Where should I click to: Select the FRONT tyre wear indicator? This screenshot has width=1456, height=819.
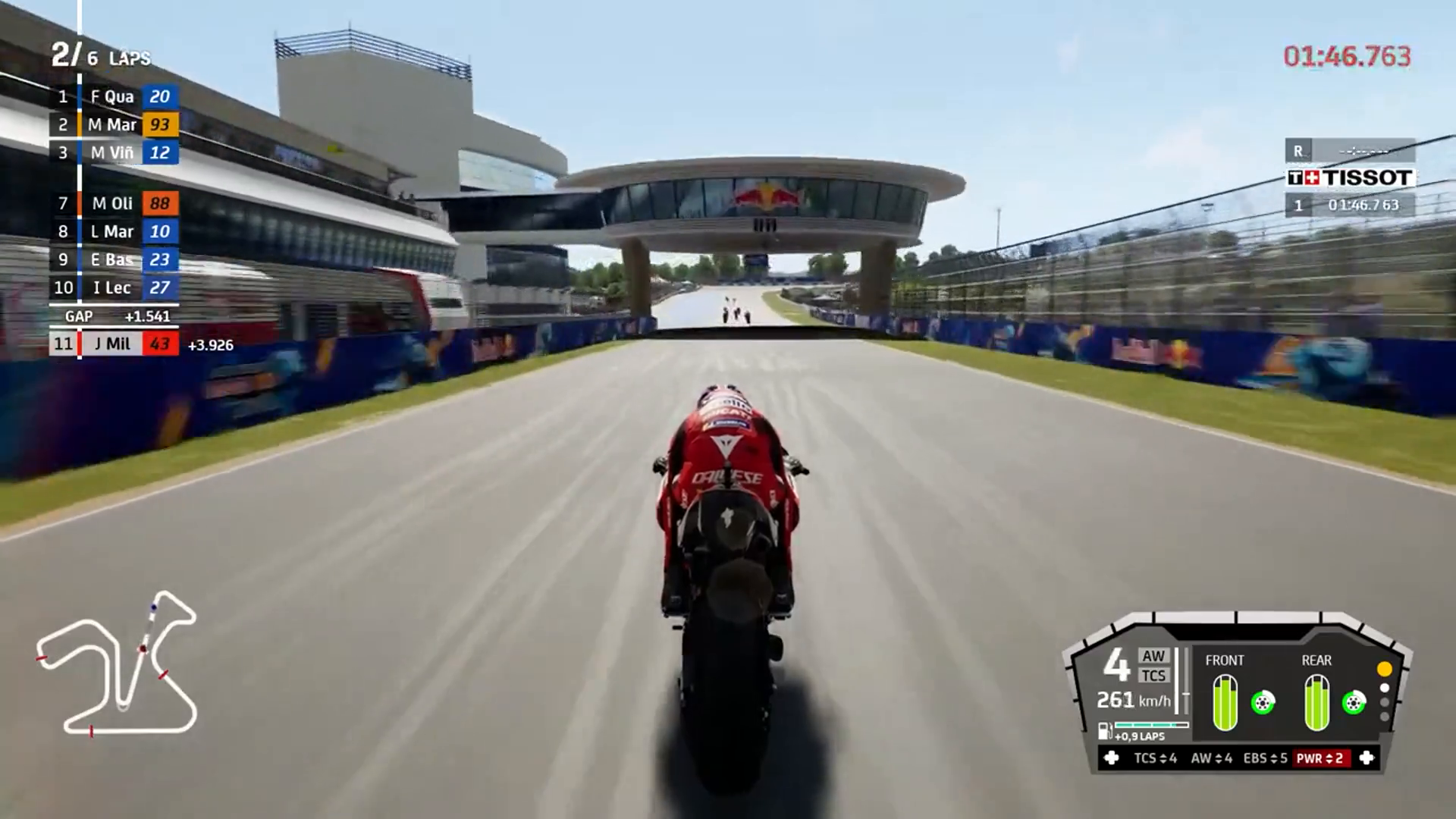click(1225, 702)
